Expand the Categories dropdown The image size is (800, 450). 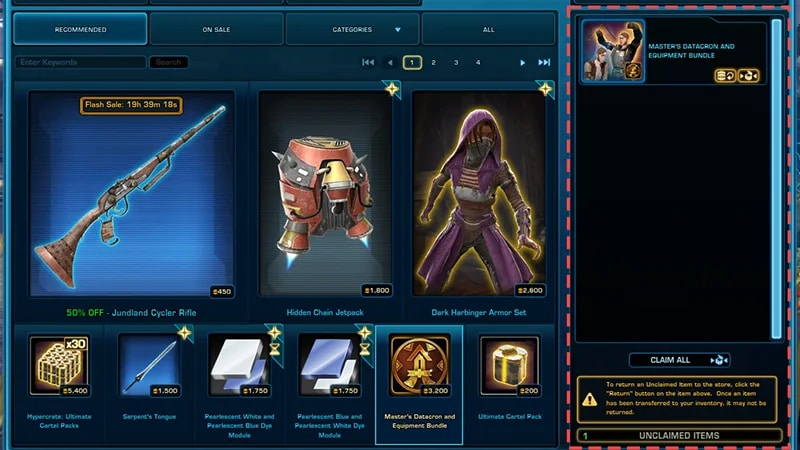(x=352, y=30)
